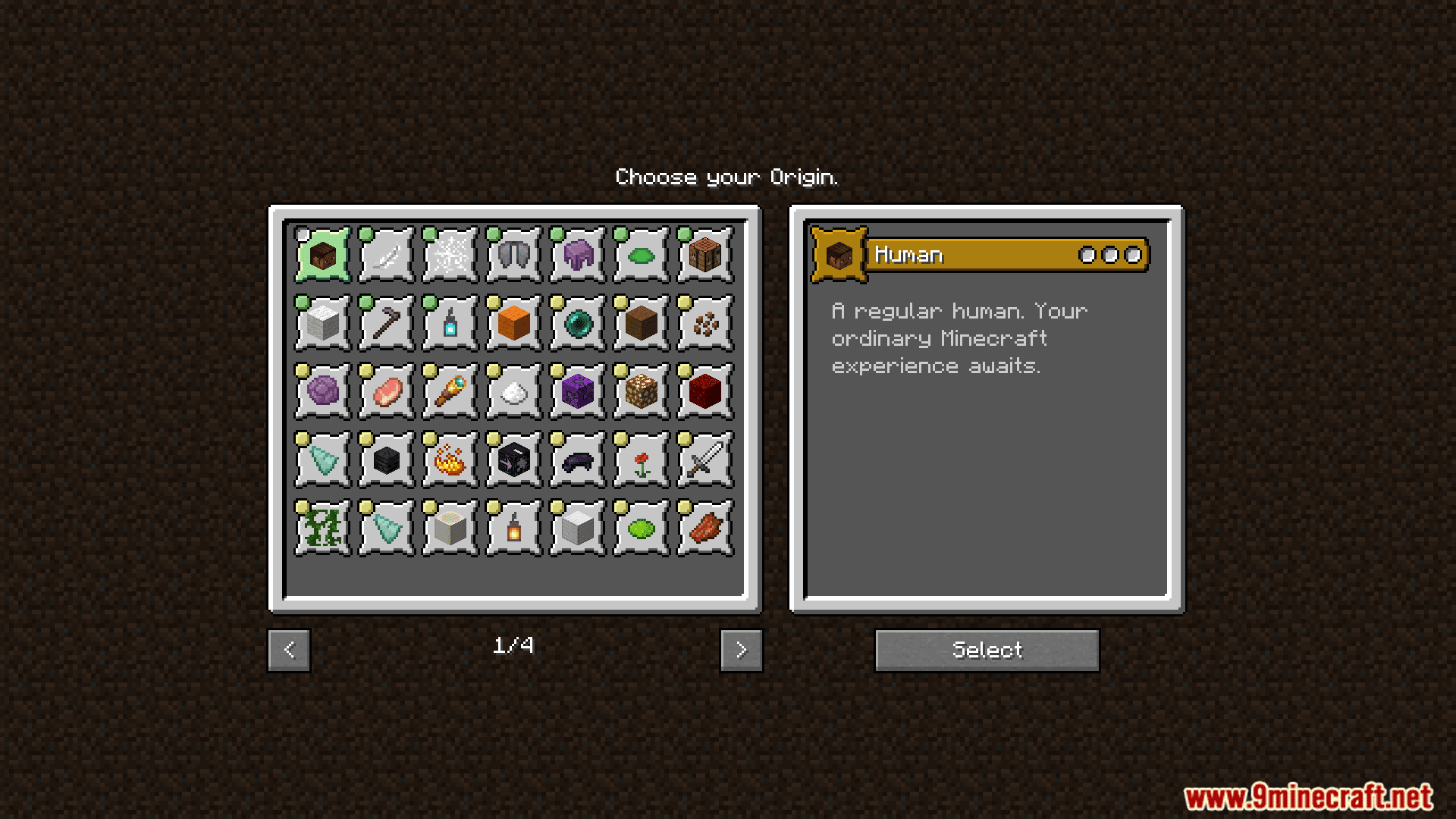This screenshot has width=1456, height=819.
Task: Pick the cobweb origin icon
Action: coord(448,253)
